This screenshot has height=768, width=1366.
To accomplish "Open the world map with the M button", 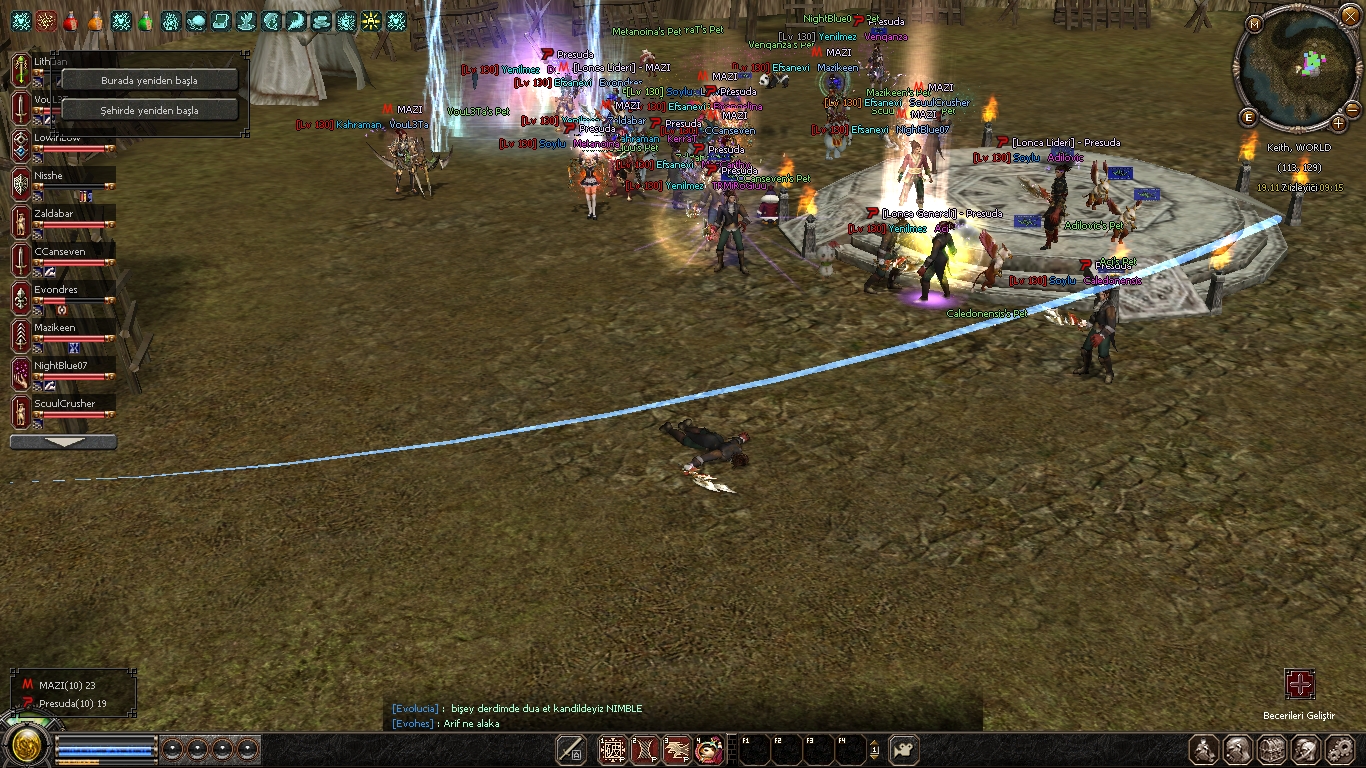I will coord(1254,23).
